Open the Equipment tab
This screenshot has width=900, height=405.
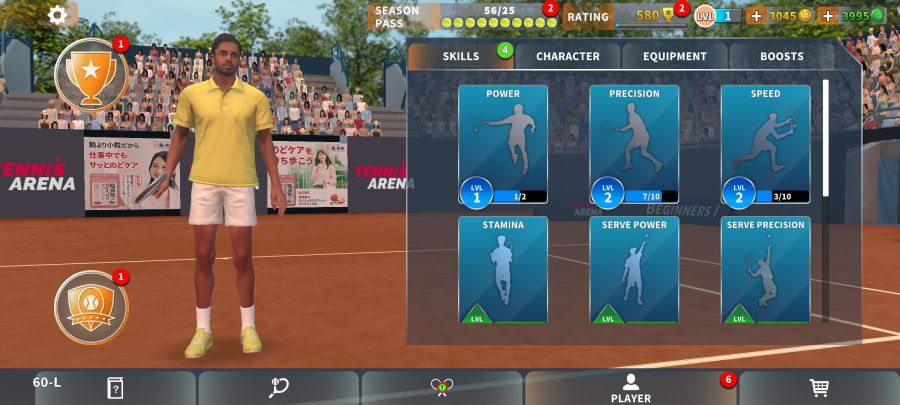click(675, 56)
